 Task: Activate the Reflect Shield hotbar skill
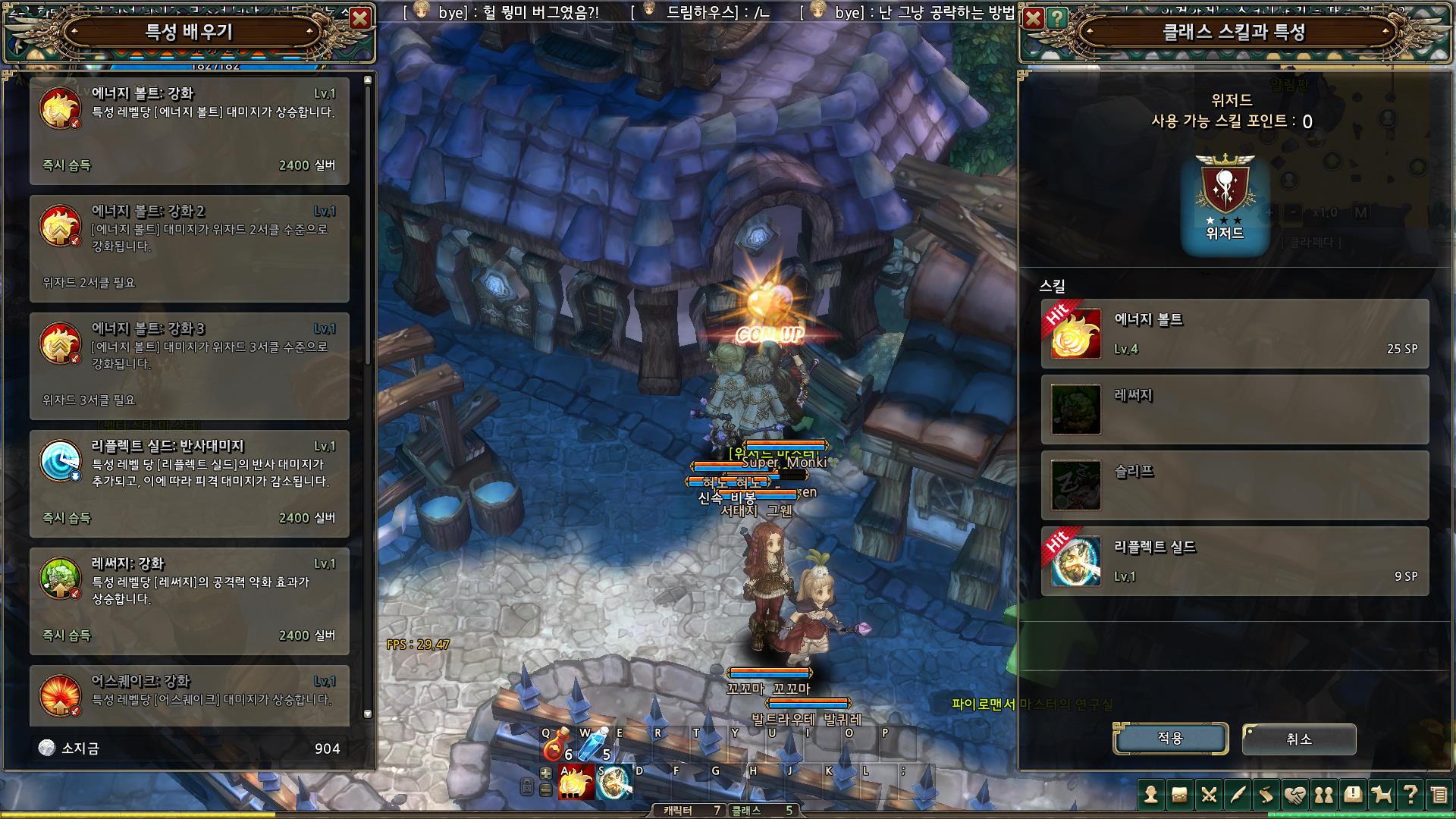pos(613,783)
